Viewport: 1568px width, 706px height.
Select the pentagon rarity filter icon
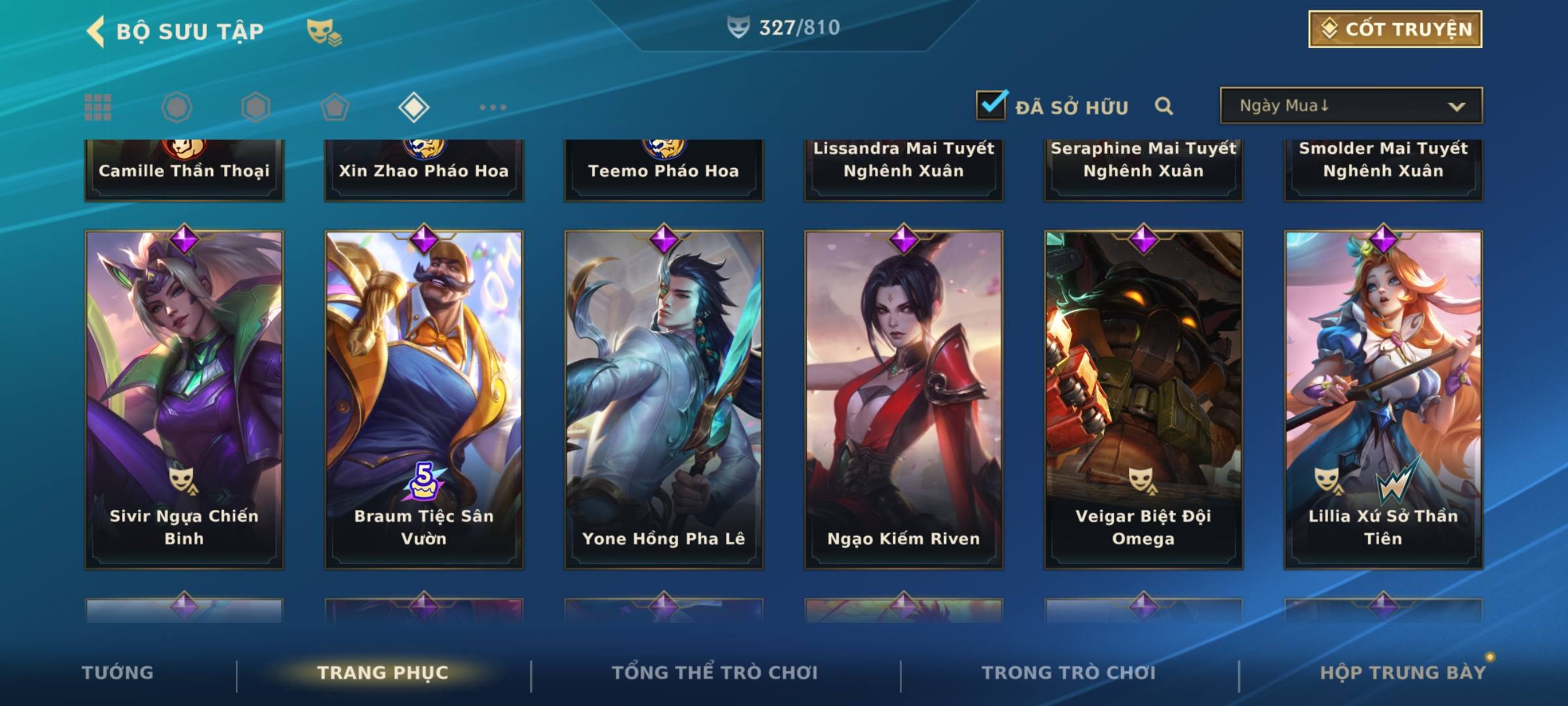tap(335, 107)
